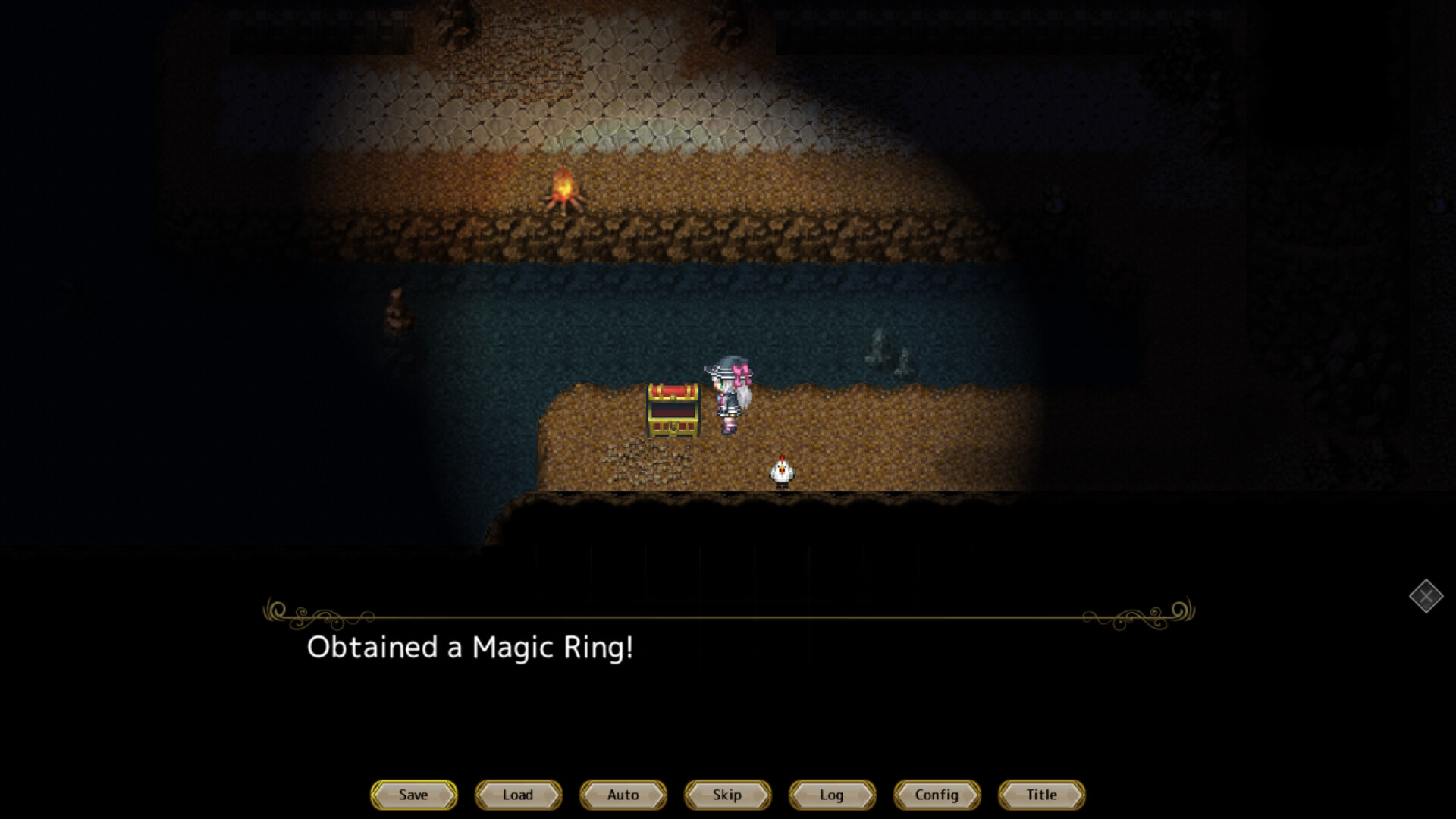Open the Config settings
This screenshot has width=1456, height=819.
click(x=937, y=795)
